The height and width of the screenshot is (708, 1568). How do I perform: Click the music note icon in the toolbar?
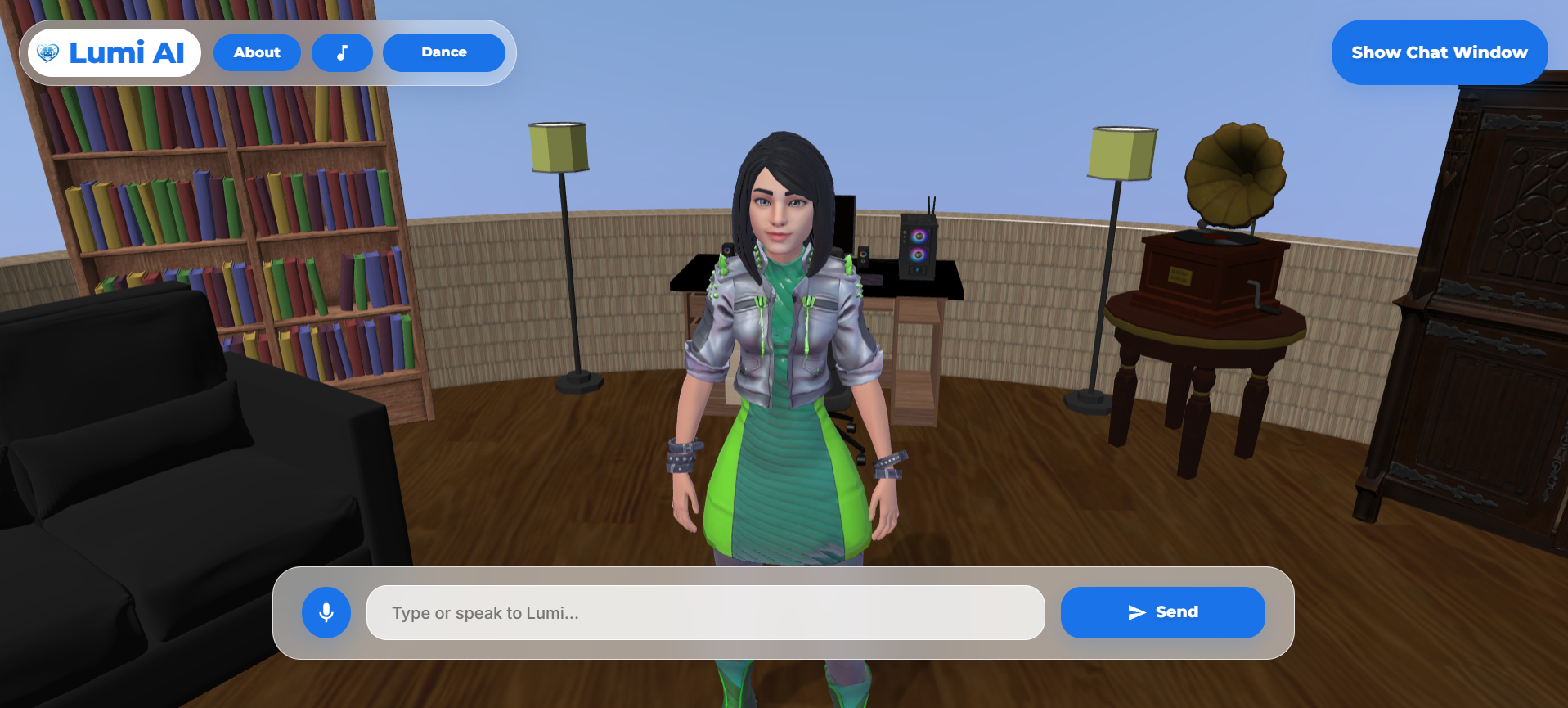[x=342, y=52]
